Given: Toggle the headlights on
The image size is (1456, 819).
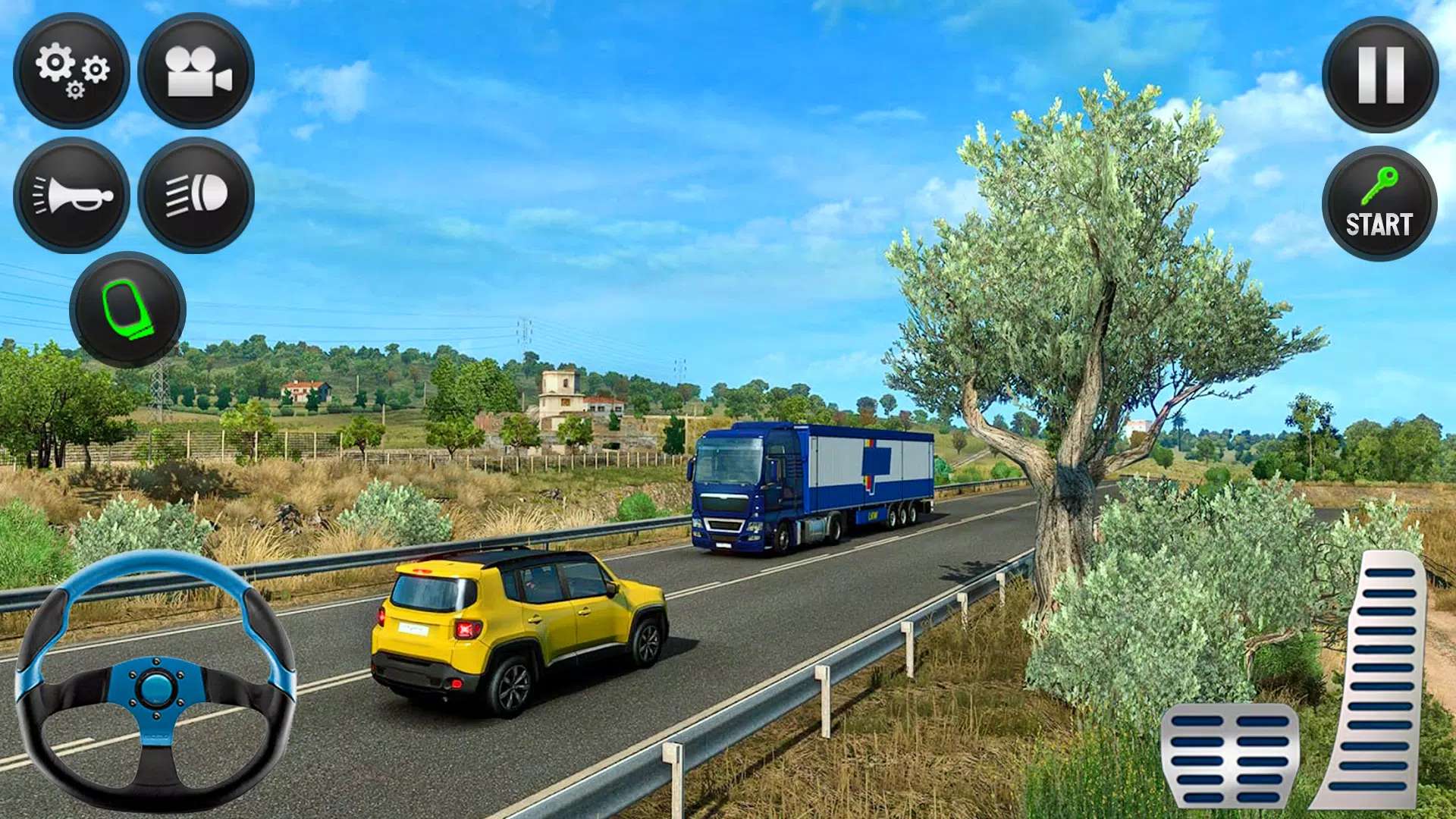Looking at the screenshot, I should tap(196, 196).
